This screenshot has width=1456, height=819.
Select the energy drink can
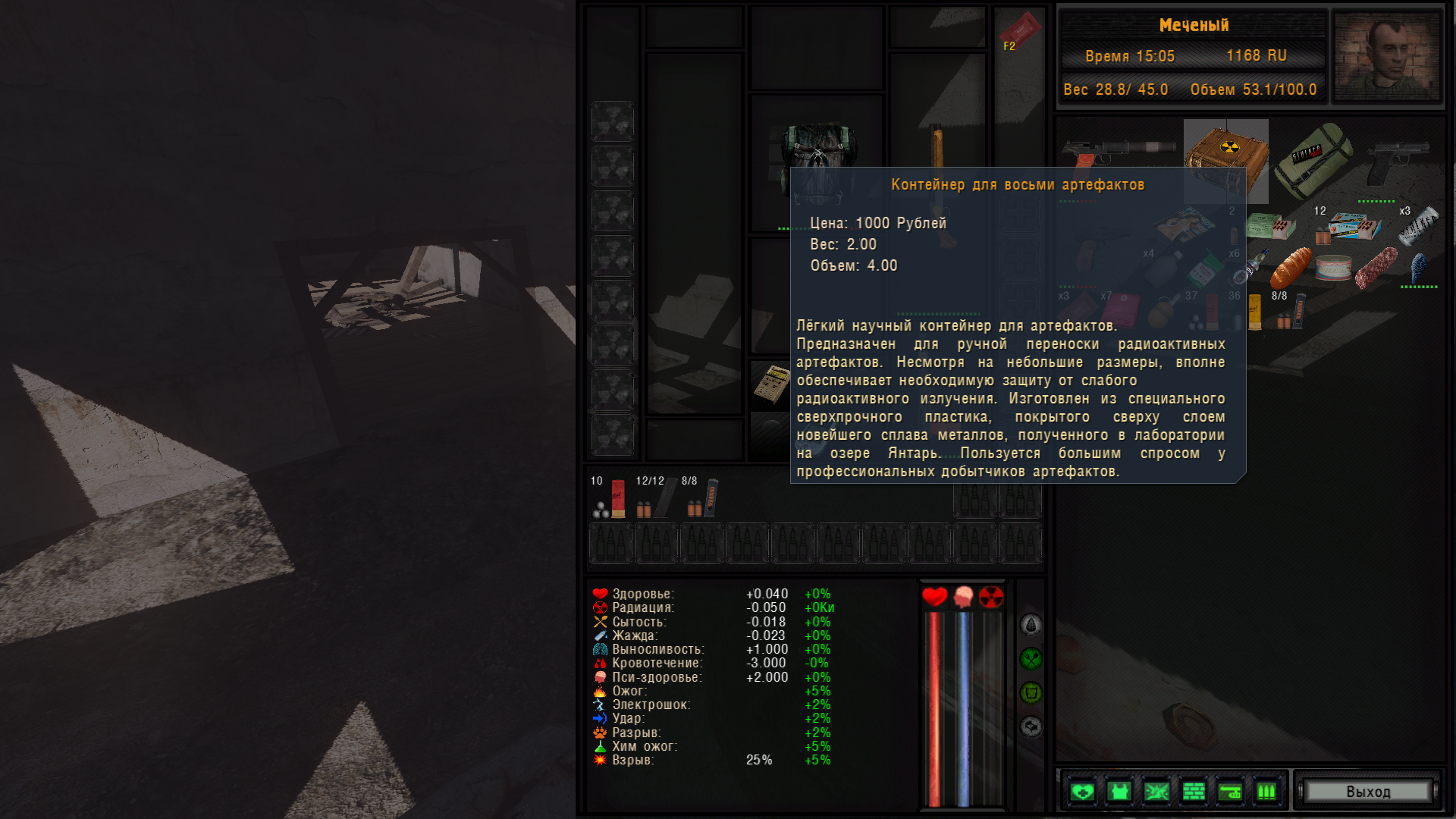pos(1419,224)
